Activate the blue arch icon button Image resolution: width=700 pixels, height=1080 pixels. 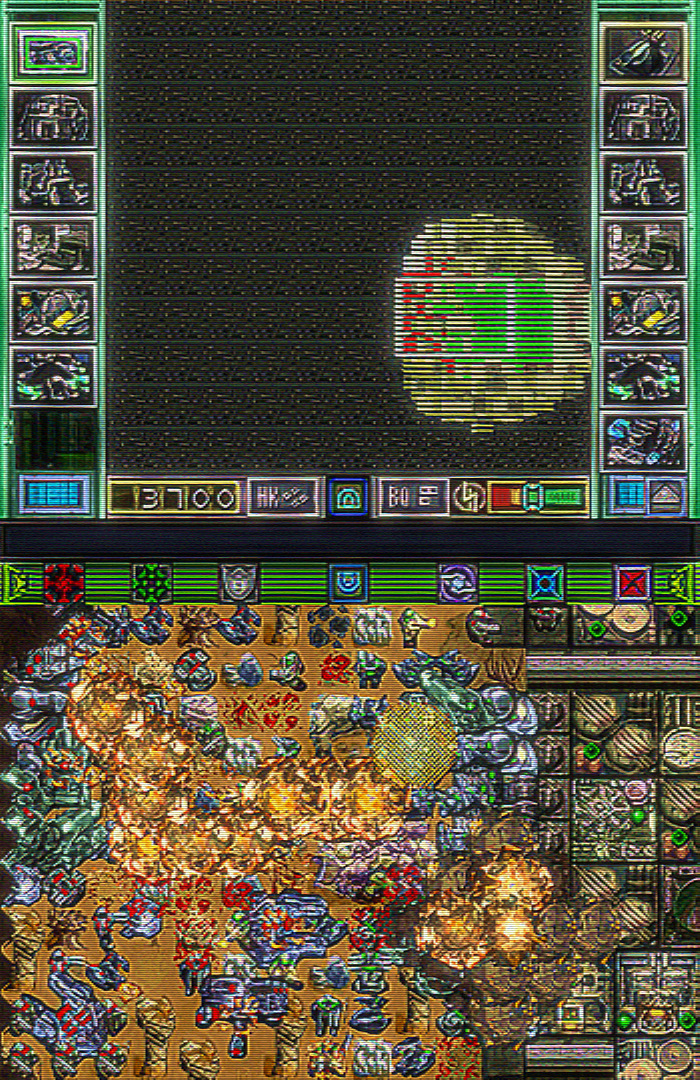[x=348, y=496]
